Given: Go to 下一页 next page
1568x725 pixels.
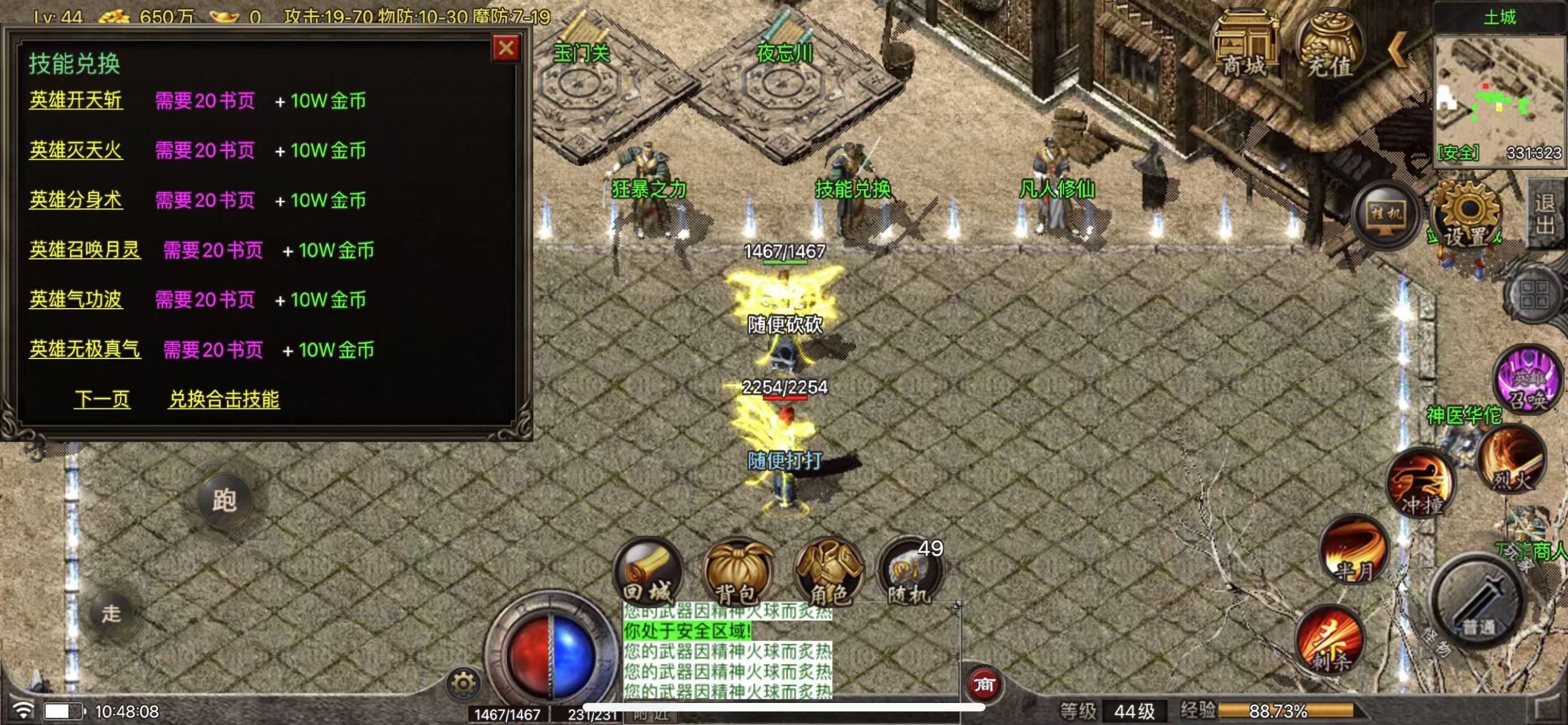Looking at the screenshot, I should [102, 399].
